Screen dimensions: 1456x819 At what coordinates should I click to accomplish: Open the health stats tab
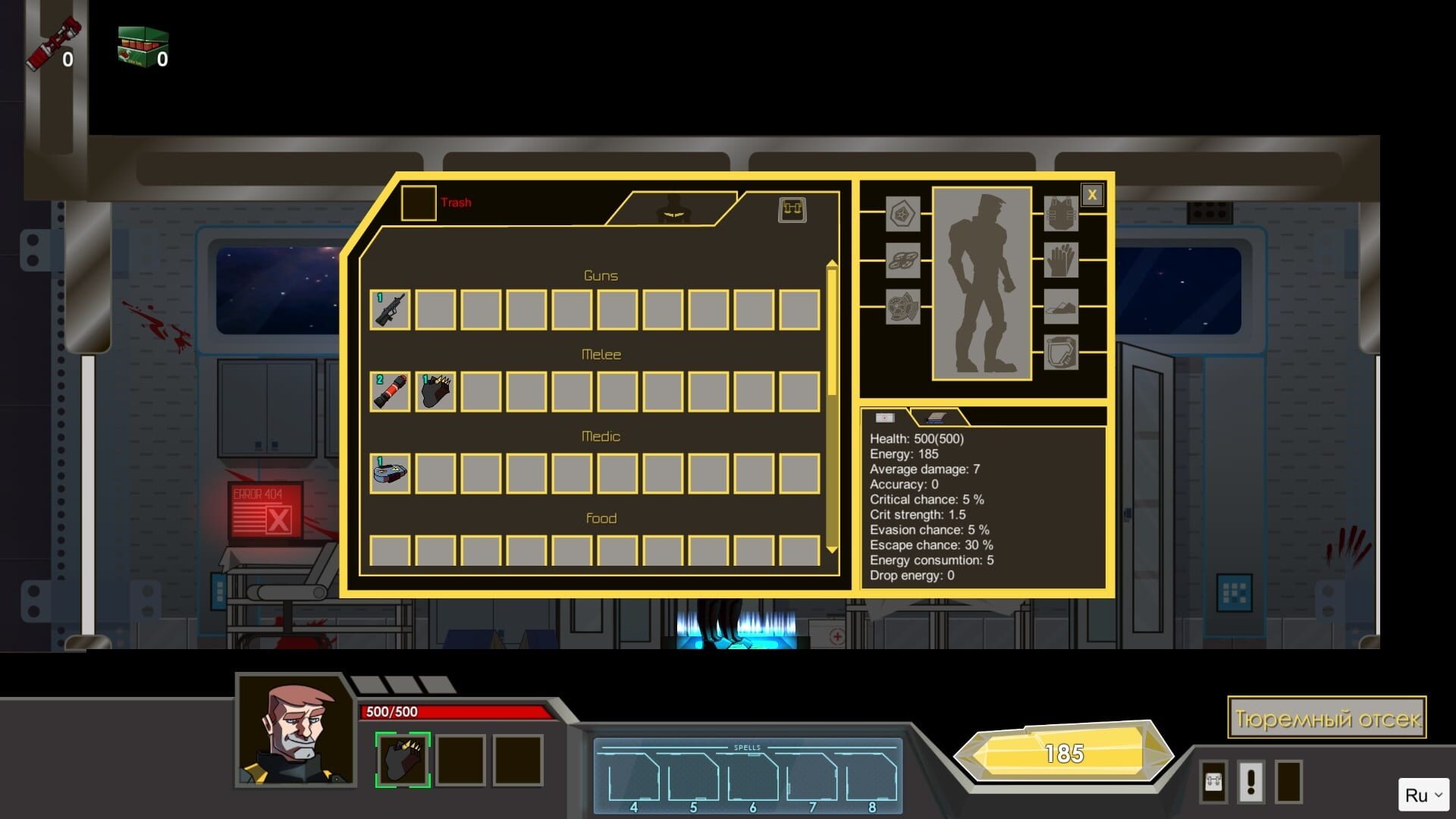coord(886,418)
